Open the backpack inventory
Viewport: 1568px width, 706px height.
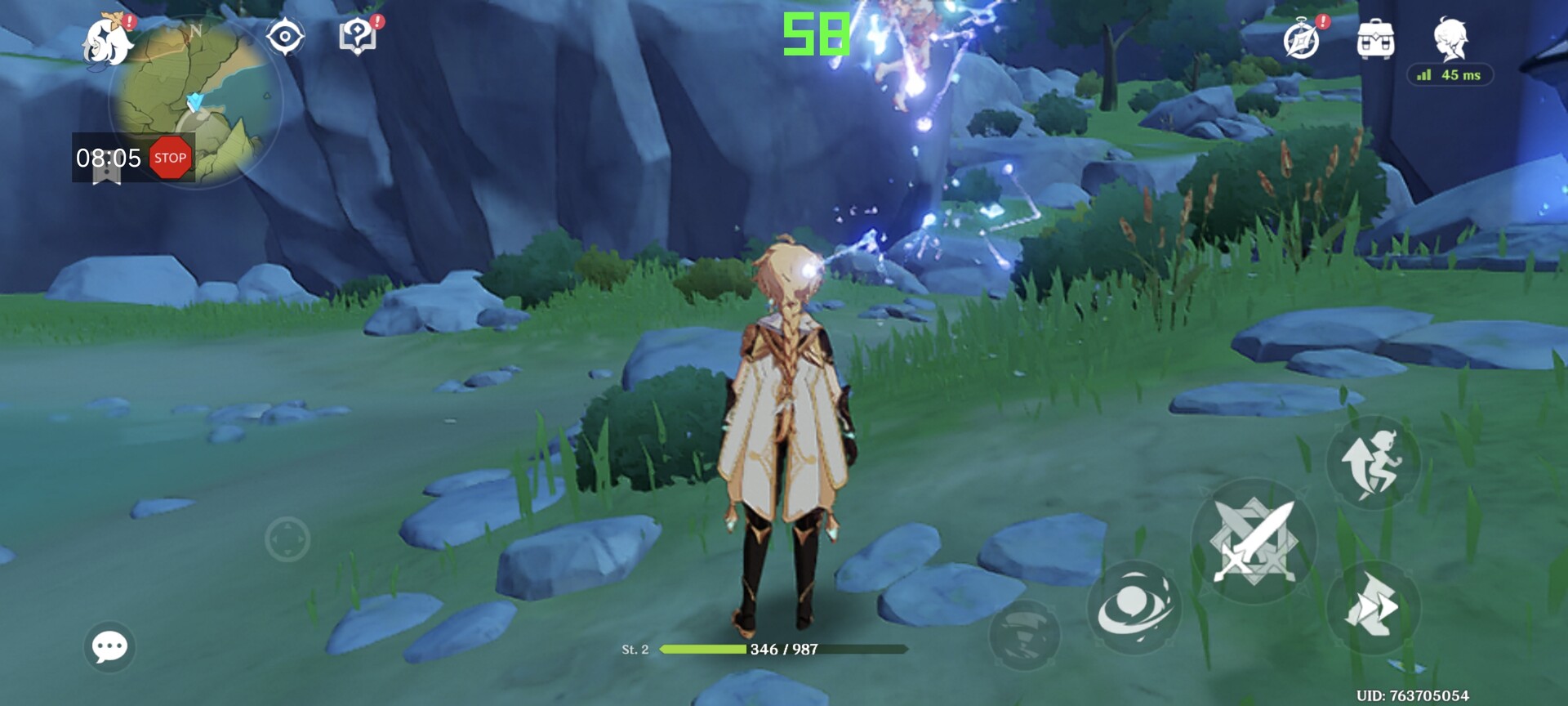[x=1375, y=39]
